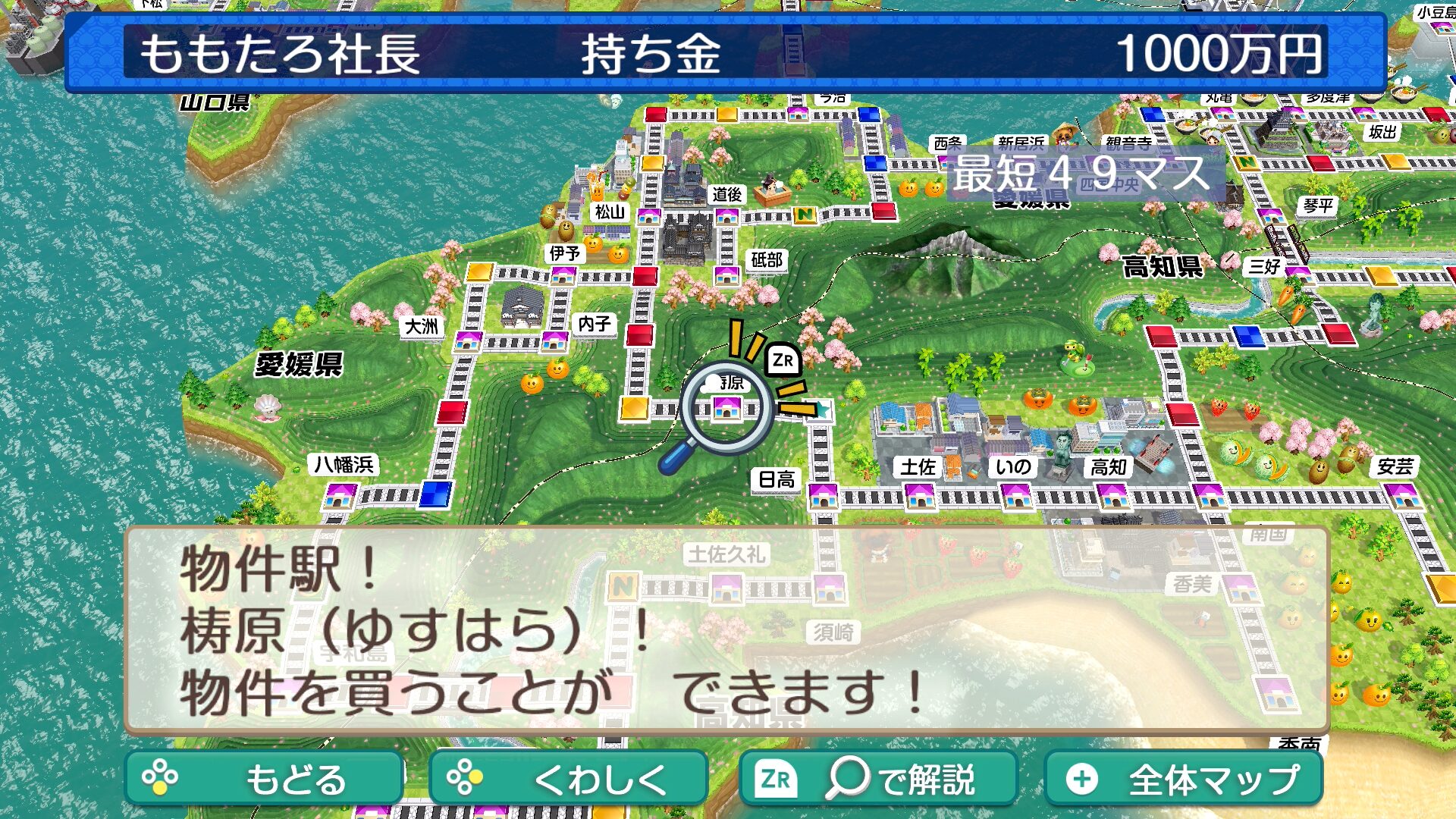The width and height of the screenshot is (1456, 819).
Task: Pick the 大洲 station label
Action: tap(421, 327)
